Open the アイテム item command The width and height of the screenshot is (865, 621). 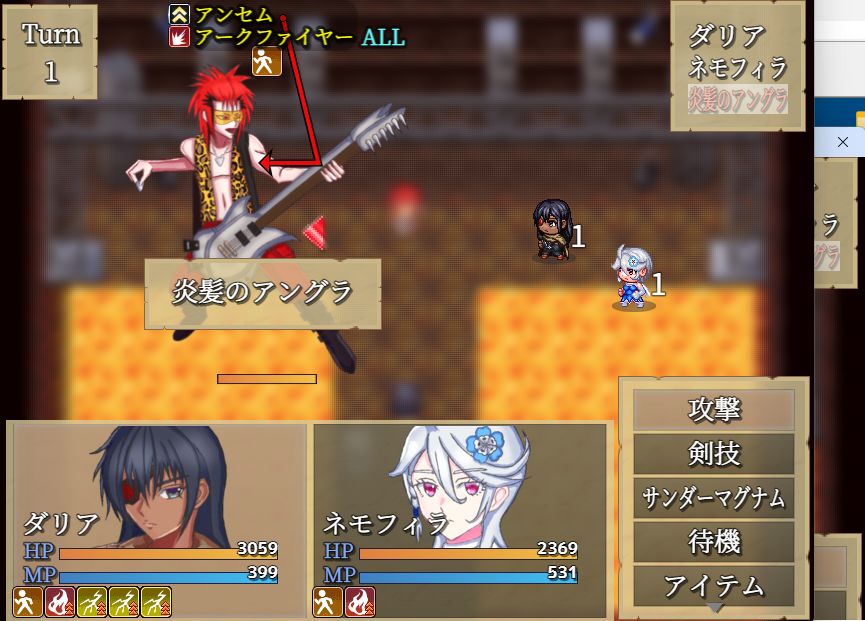(x=714, y=585)
